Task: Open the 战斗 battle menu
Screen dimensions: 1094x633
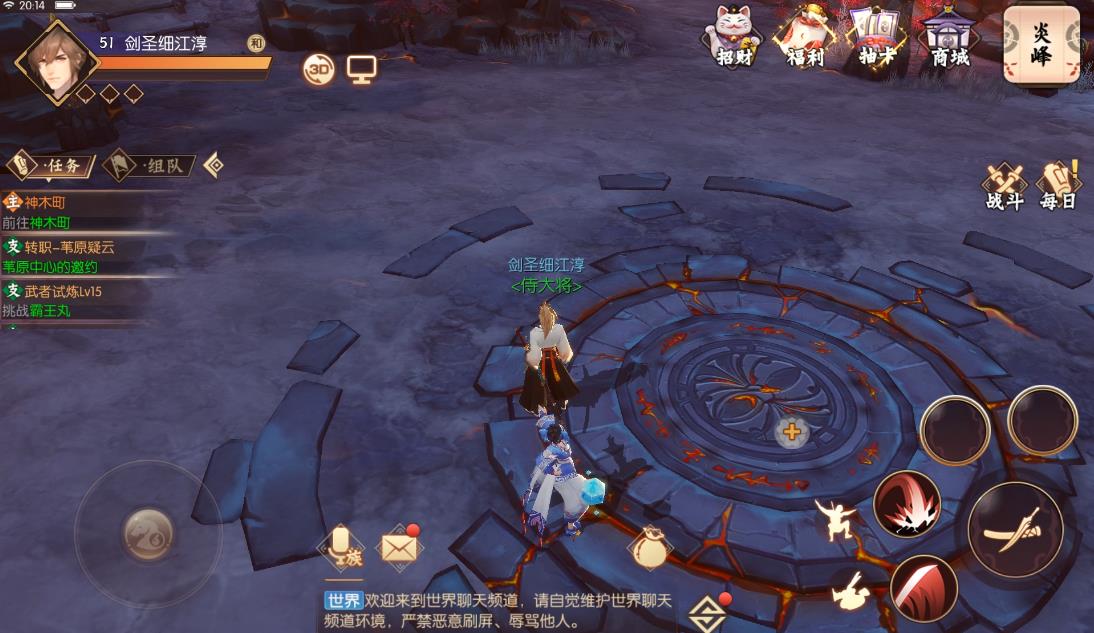Action: (x=1004, y=185)
